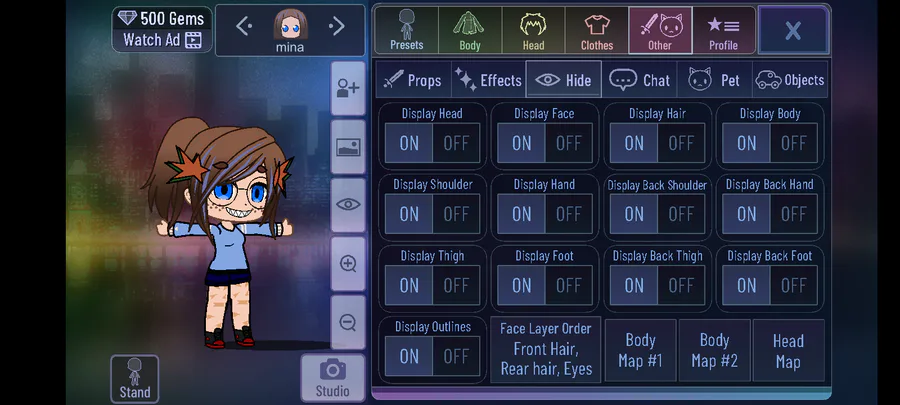Turn off Display Outlines

[456, 356]
